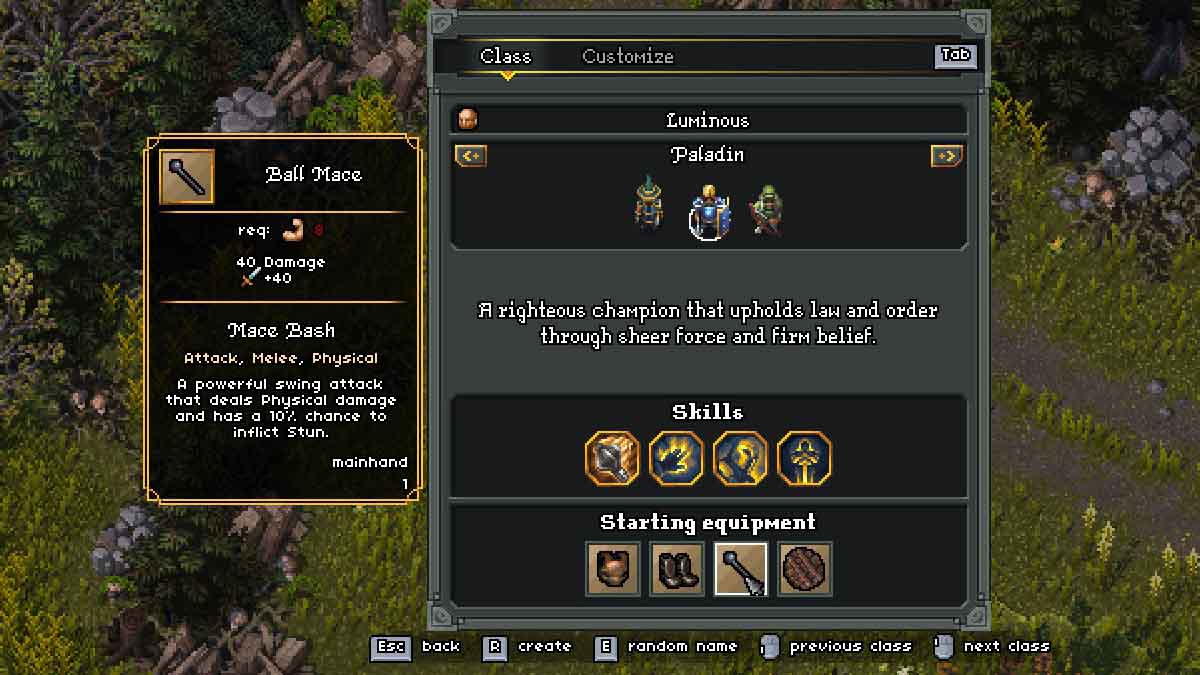Image resolution: width=1200 pixels, height=675 pixels.
Task: Edit the Luminous character name field
Action: [708, 121]
